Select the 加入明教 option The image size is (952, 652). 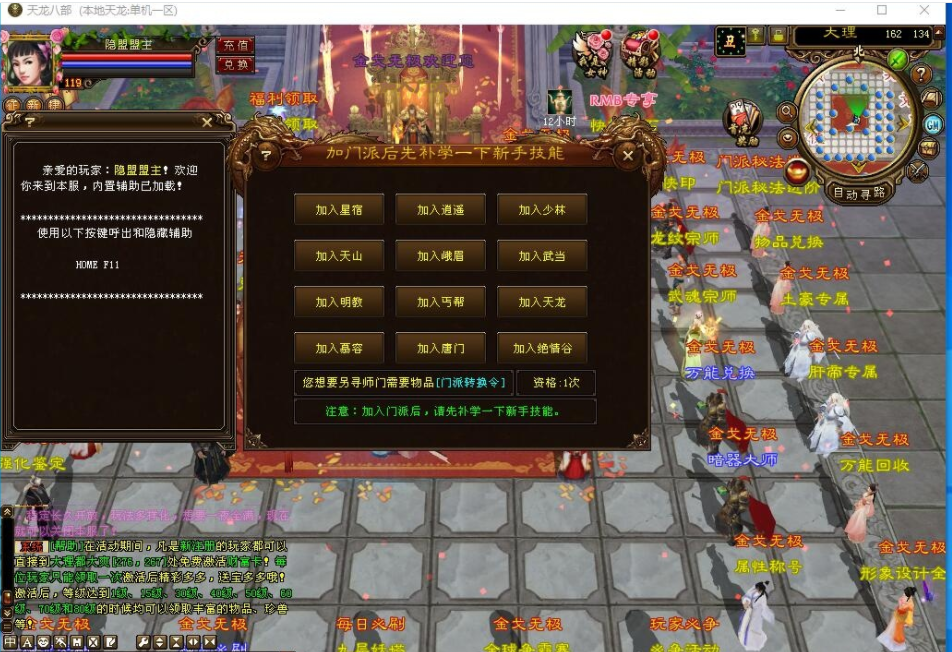pyautogui.click(x=339, y=302)
